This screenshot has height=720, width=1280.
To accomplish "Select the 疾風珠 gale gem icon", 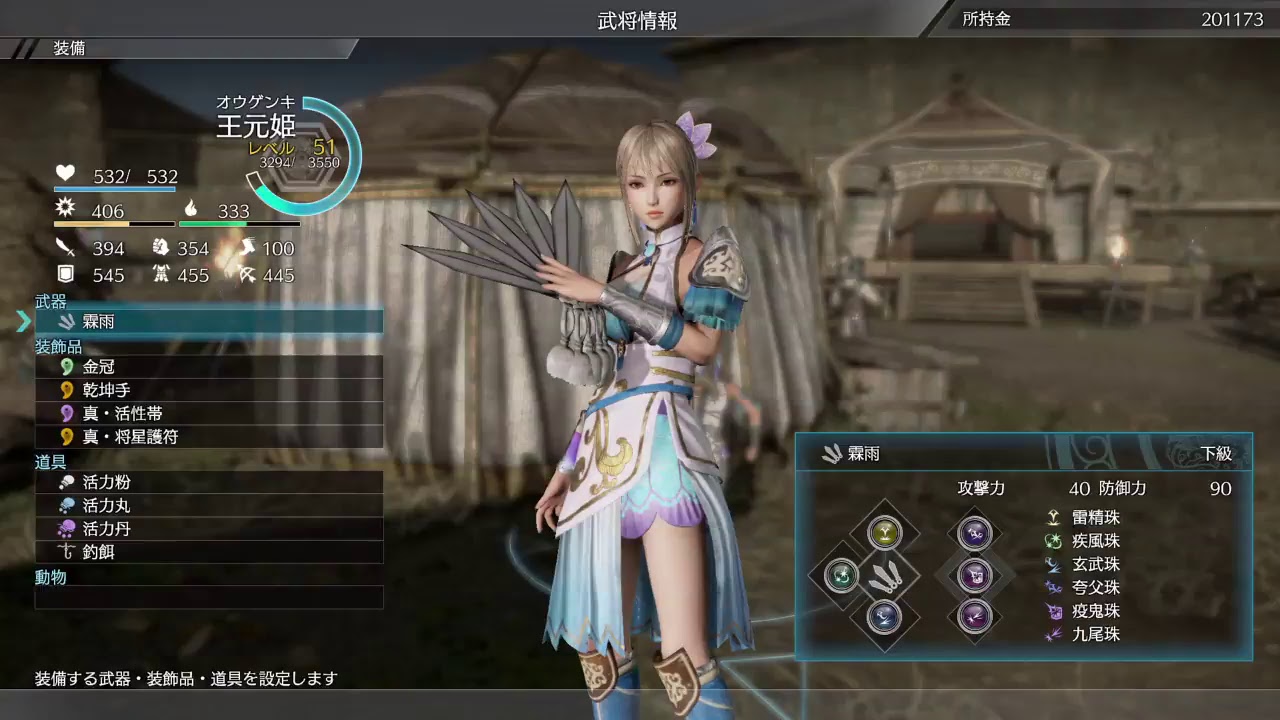I will point(1051,541).
